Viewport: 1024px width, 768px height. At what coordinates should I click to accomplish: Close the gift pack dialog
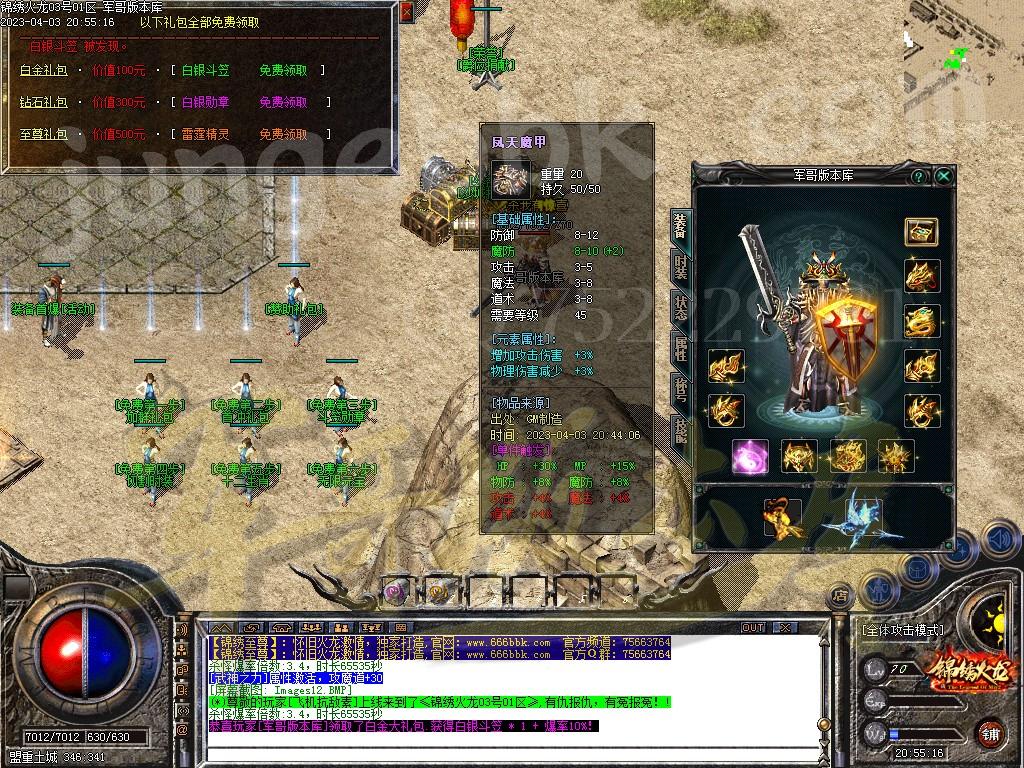tap(405, 13)
